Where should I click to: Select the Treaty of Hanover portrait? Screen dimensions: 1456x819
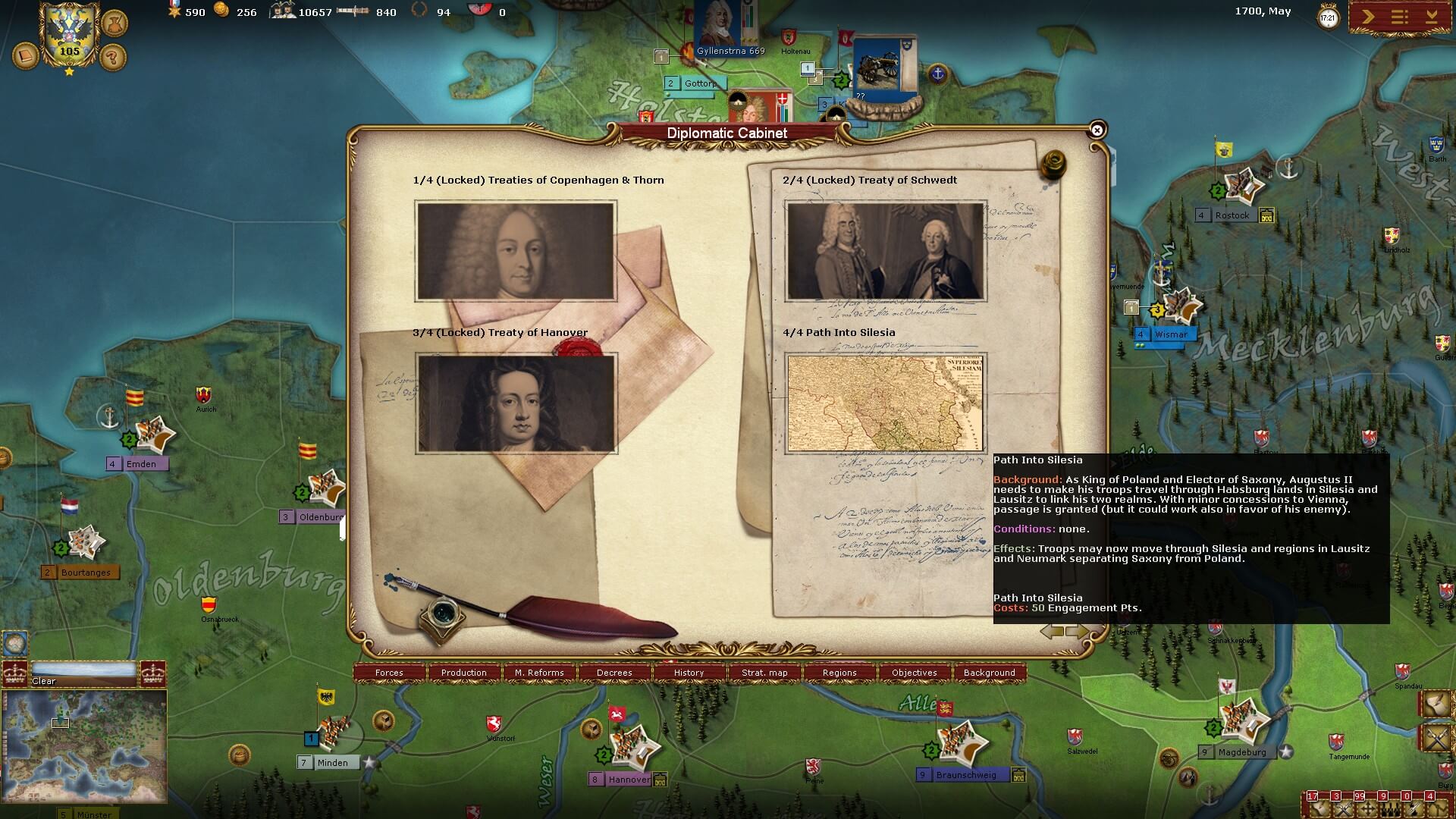click(x=516, y=403)
